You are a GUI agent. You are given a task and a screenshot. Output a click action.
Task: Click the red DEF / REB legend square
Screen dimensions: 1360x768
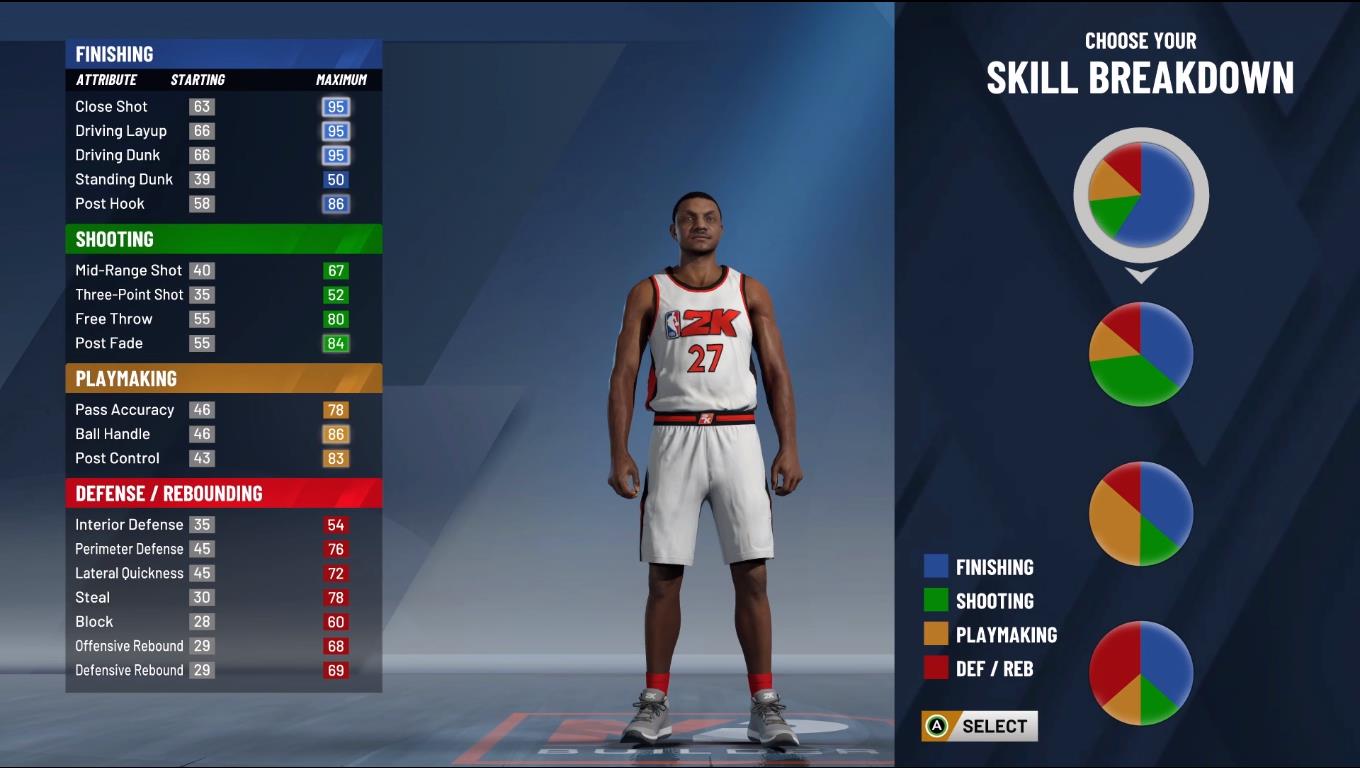[937, 668]
